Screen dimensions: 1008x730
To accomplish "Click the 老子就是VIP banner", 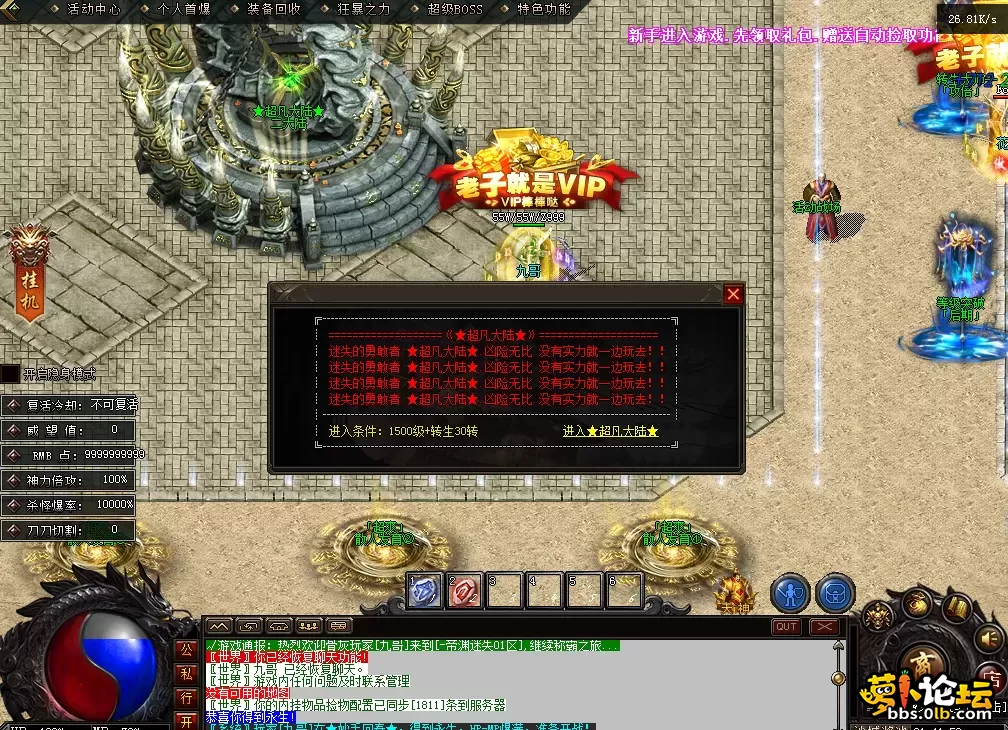I will coord(535,183).
